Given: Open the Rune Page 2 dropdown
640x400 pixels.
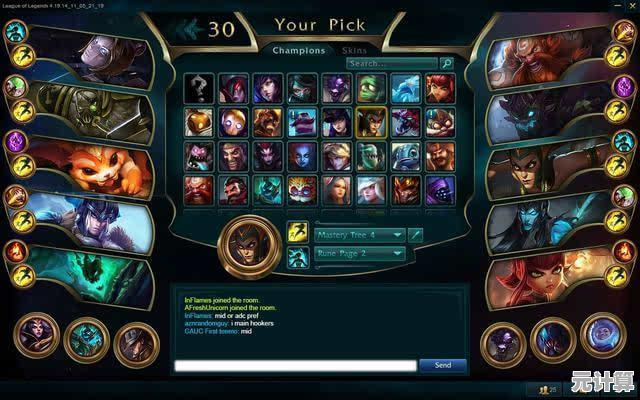Looking at the screenshot, I should pos(361,254).
